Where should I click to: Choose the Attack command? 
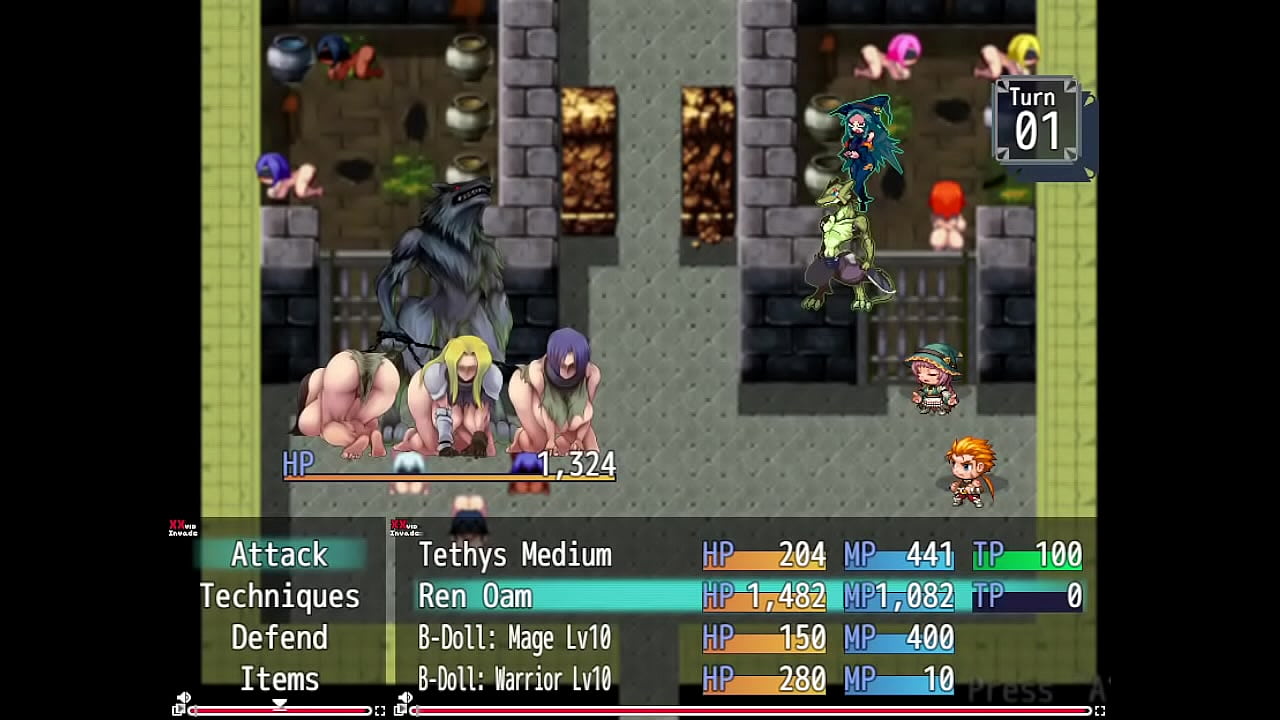[x=279, y=555]
